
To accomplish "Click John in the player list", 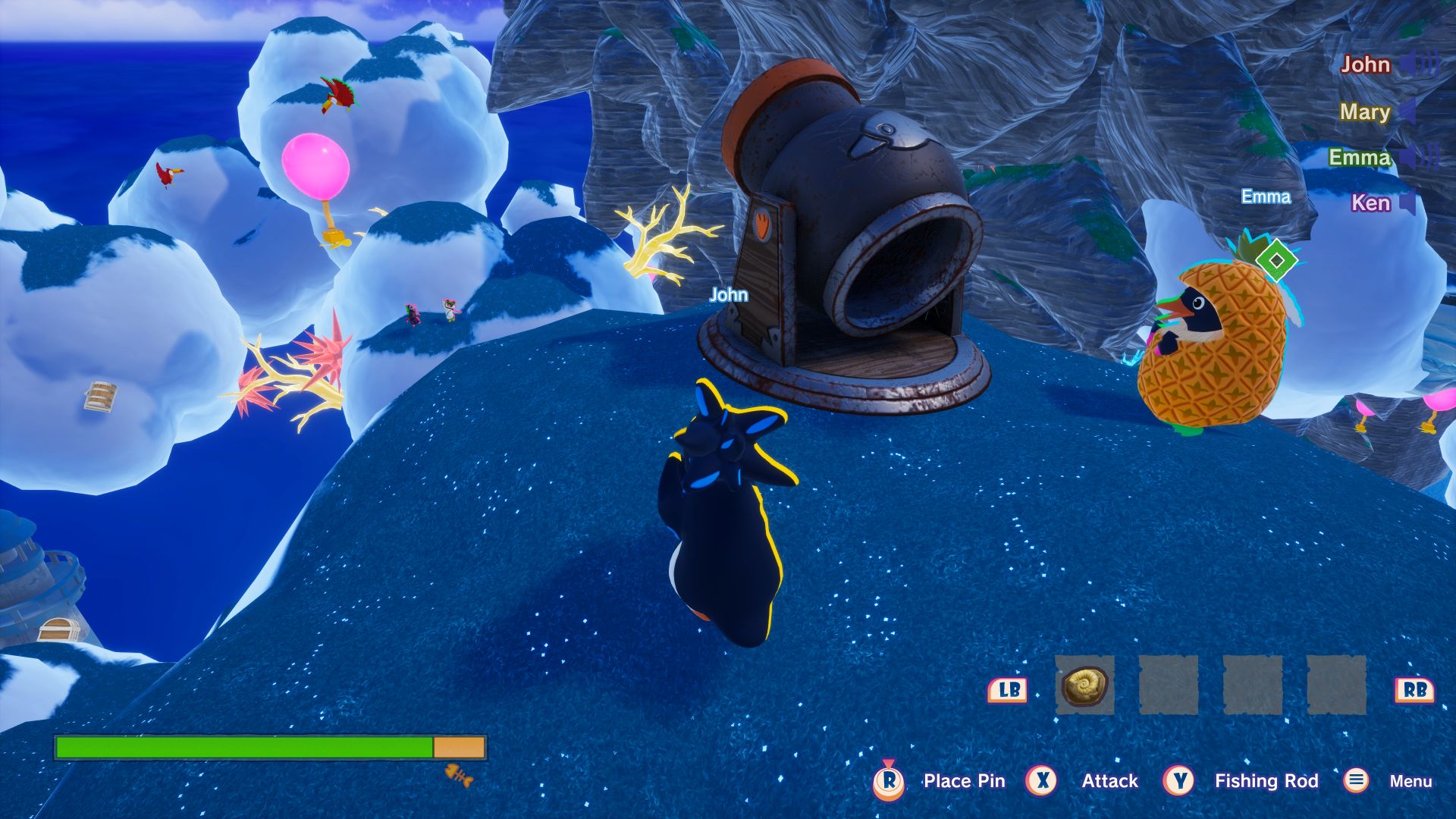I will click(x=1365, y=65).
